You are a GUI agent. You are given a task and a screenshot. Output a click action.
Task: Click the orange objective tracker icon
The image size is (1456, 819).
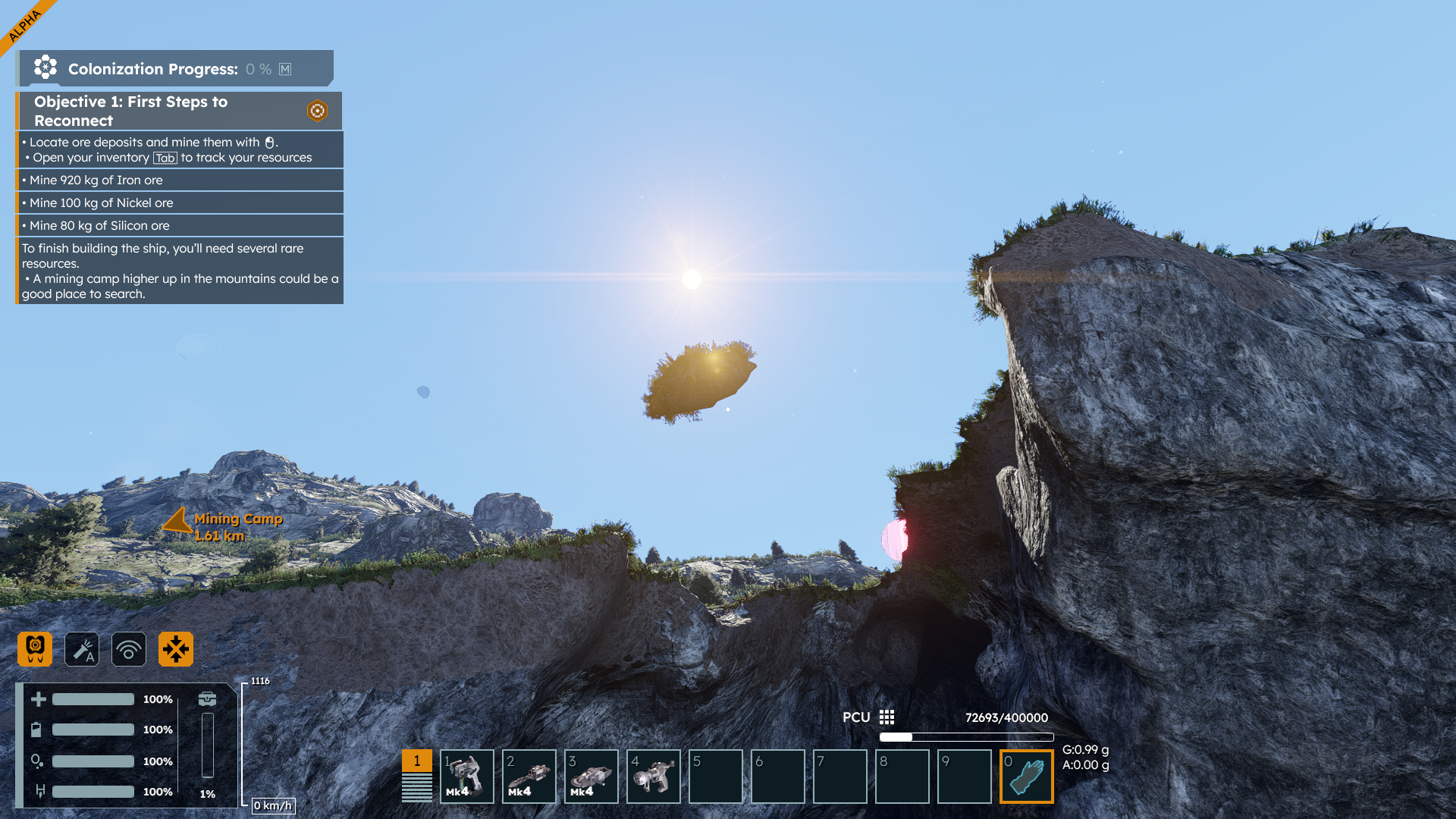click(317, 111)
